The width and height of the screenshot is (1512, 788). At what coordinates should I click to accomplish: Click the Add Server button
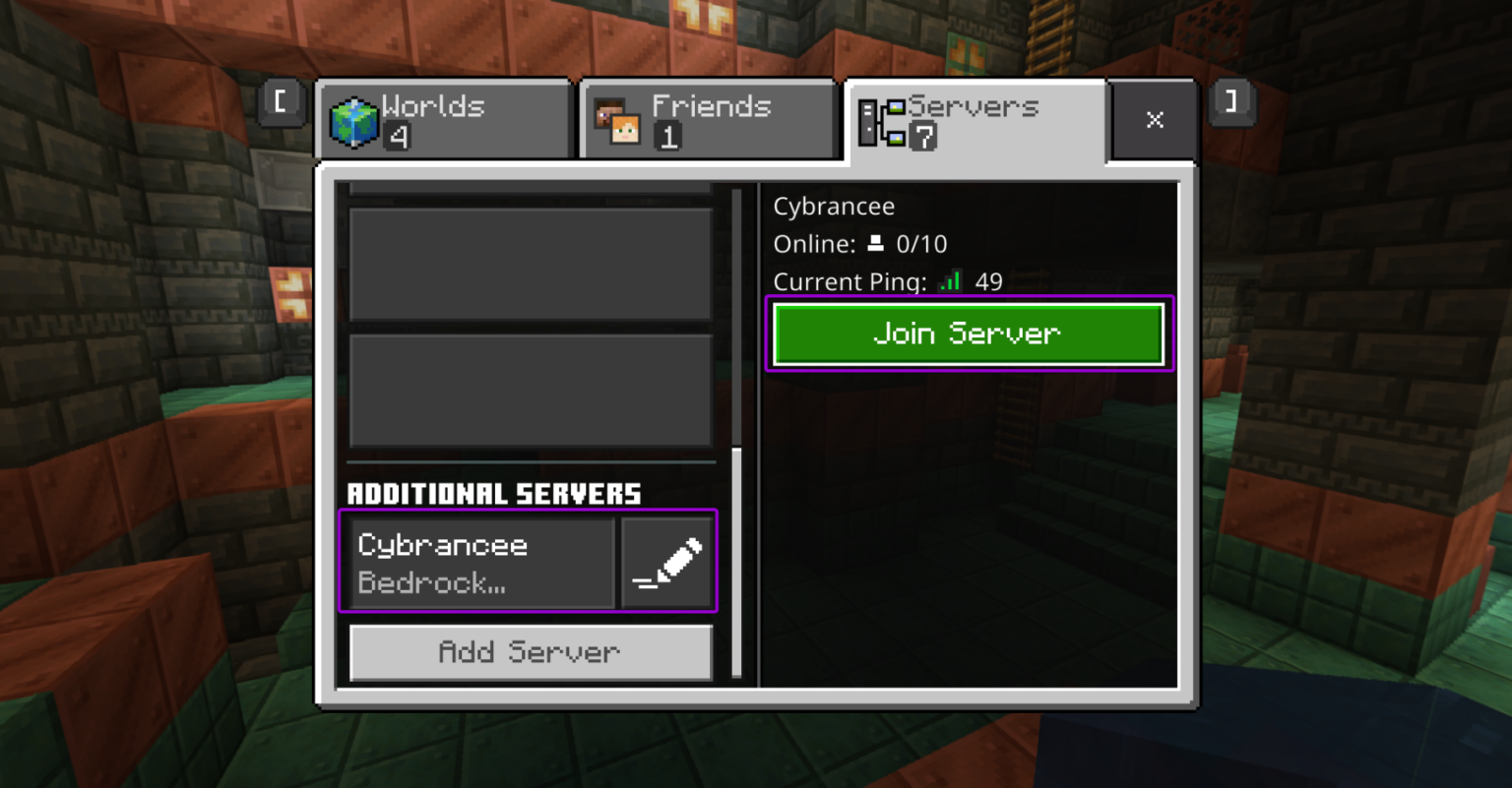click(530, 652)
